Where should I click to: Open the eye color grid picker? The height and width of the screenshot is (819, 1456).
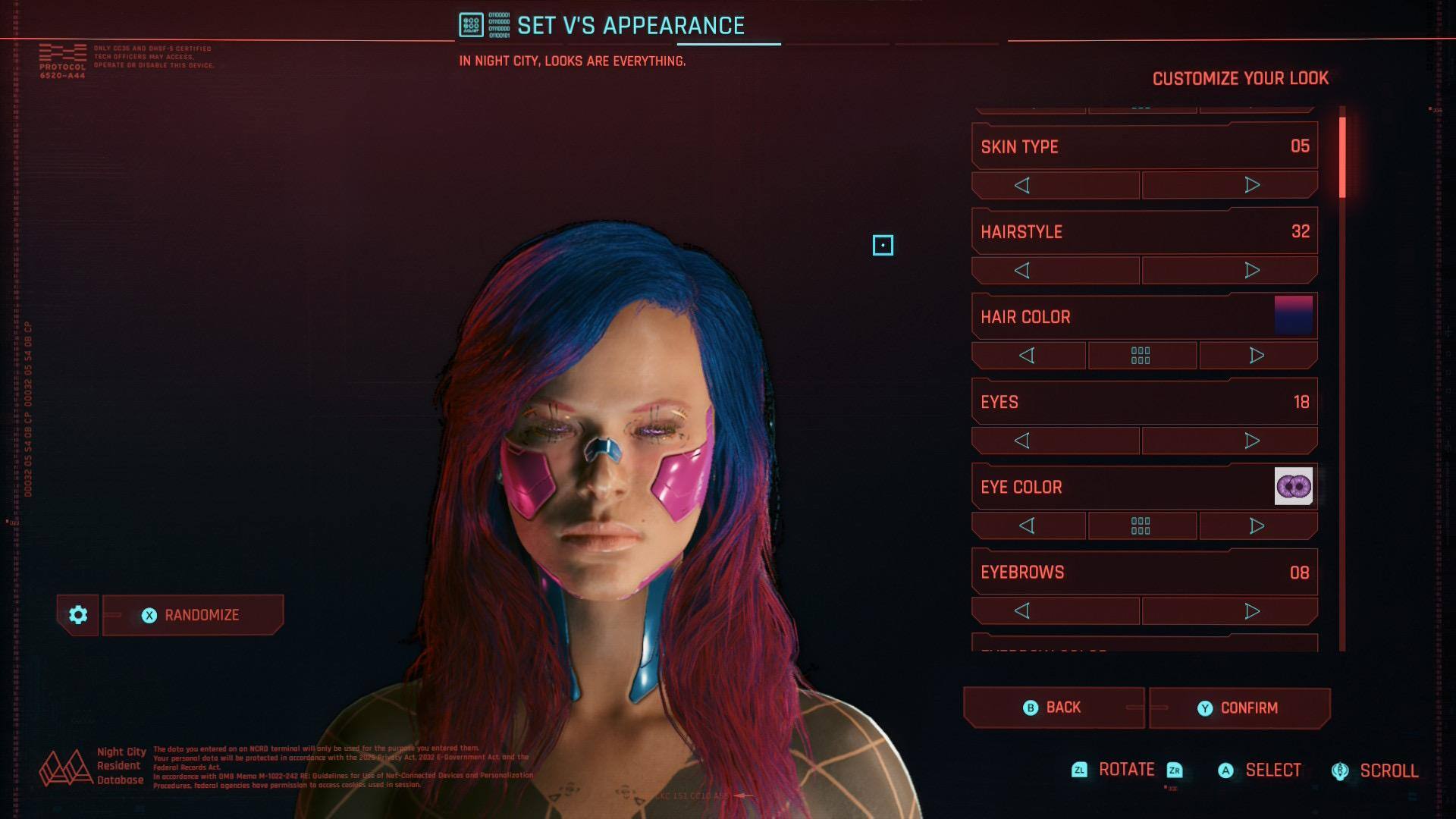[x=1141, y=526]
